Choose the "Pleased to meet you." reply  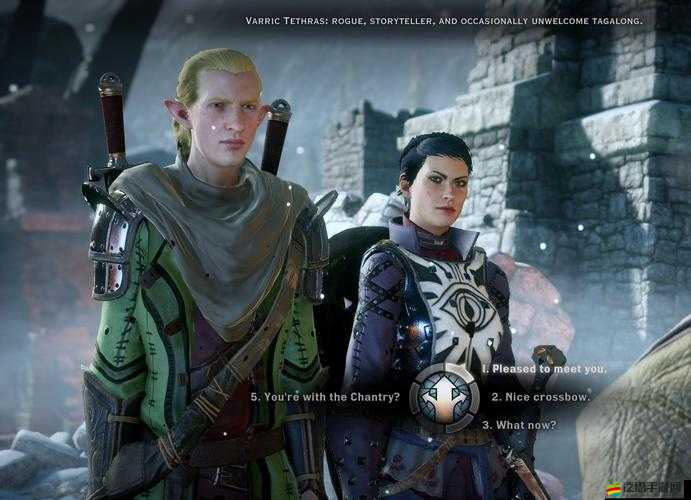click(x=544, y=369)
